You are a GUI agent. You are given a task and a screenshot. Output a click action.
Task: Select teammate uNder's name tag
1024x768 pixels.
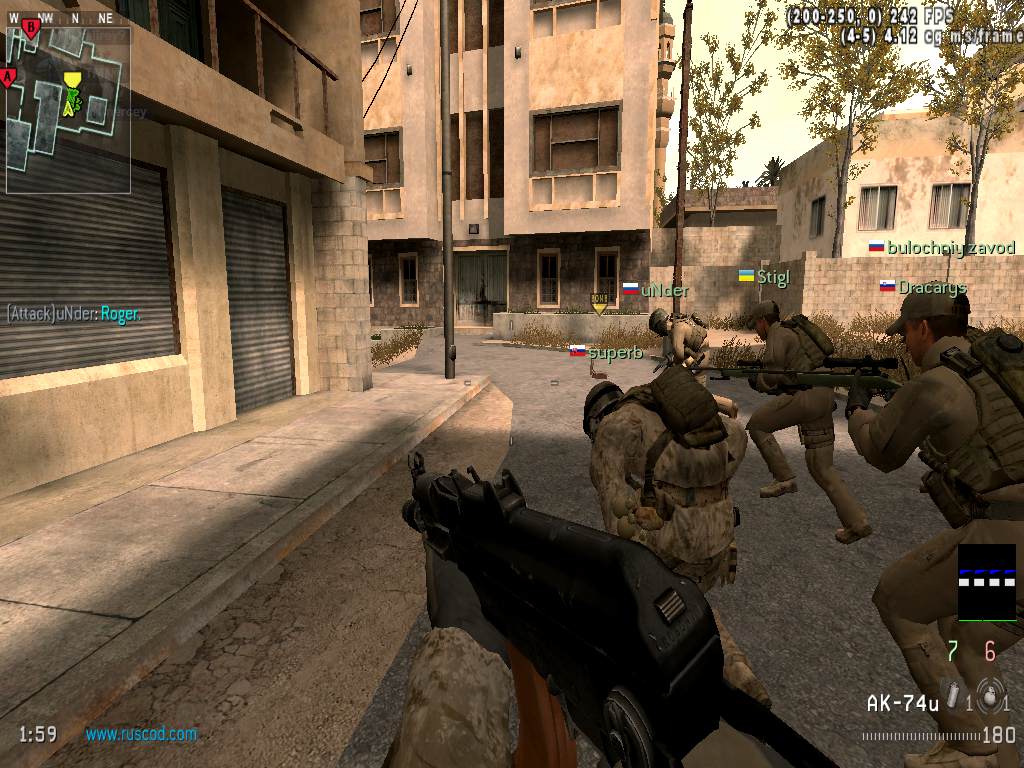point(664,290)
